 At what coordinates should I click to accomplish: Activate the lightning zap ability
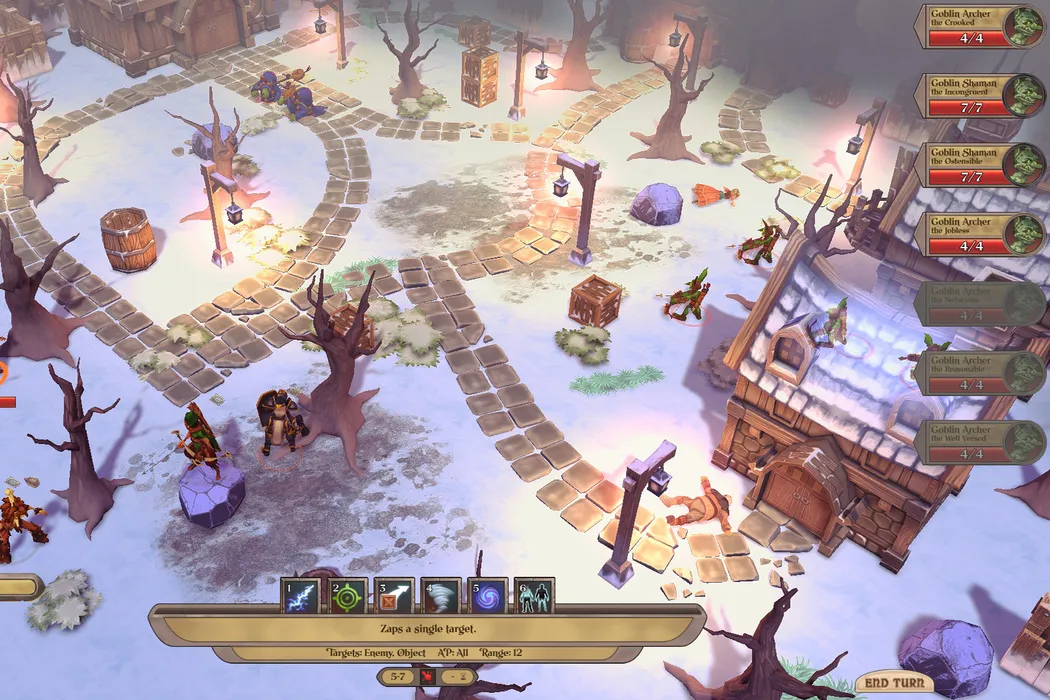pyautogui.click(x=301, y=596)
